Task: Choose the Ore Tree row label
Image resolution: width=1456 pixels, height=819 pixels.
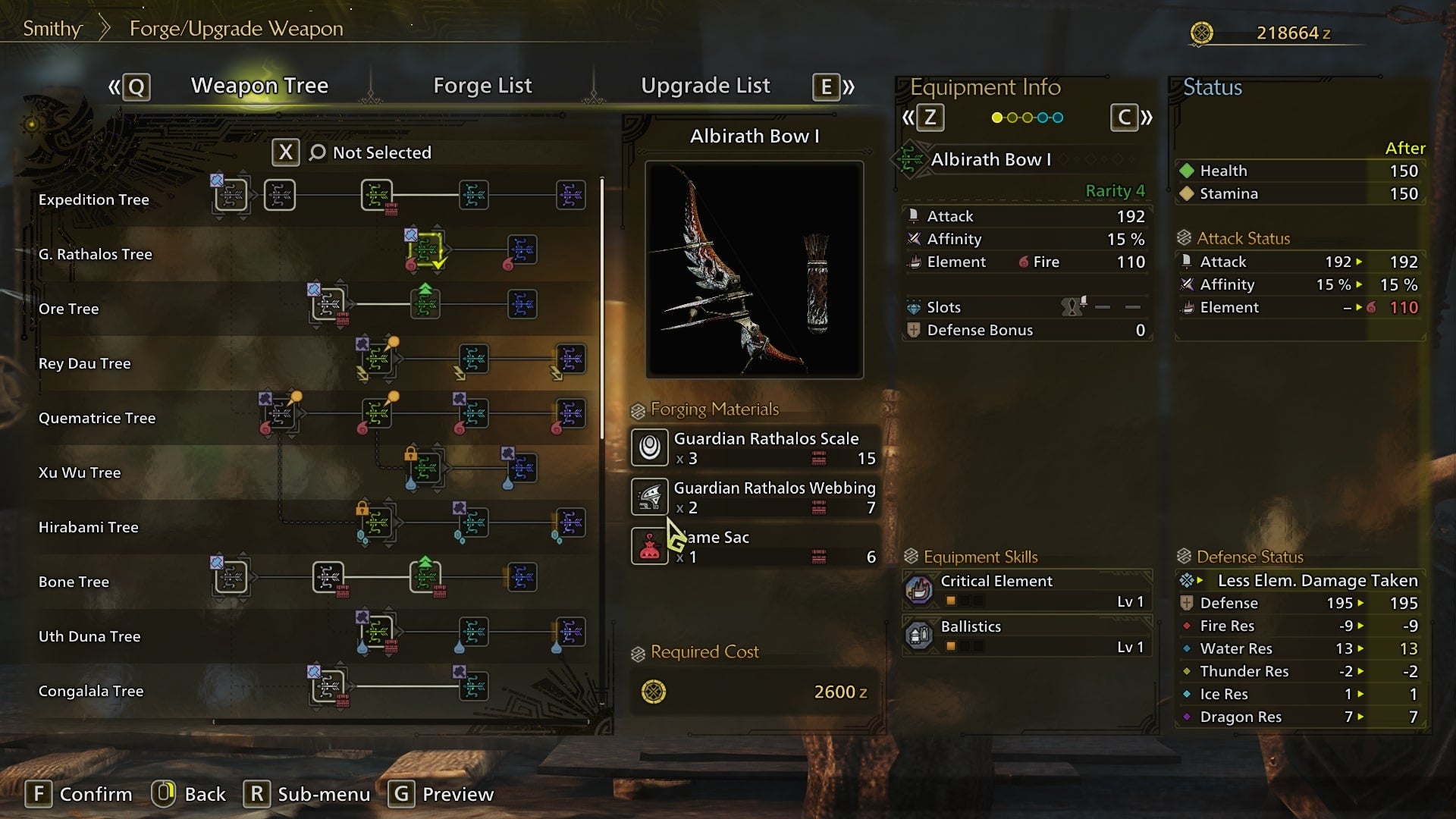Action: [69, 309]
